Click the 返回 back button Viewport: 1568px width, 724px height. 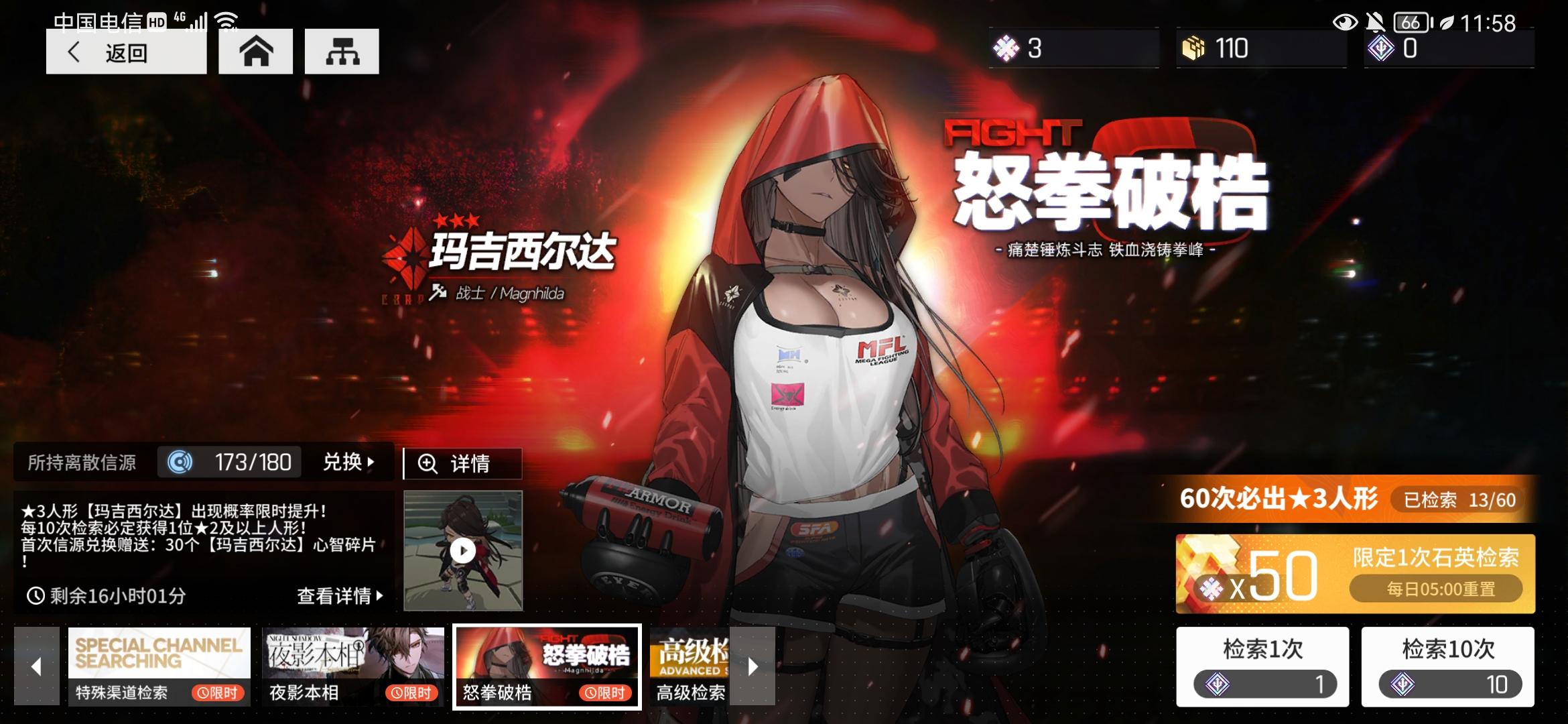pyautogui.click(x=126, y=51)
